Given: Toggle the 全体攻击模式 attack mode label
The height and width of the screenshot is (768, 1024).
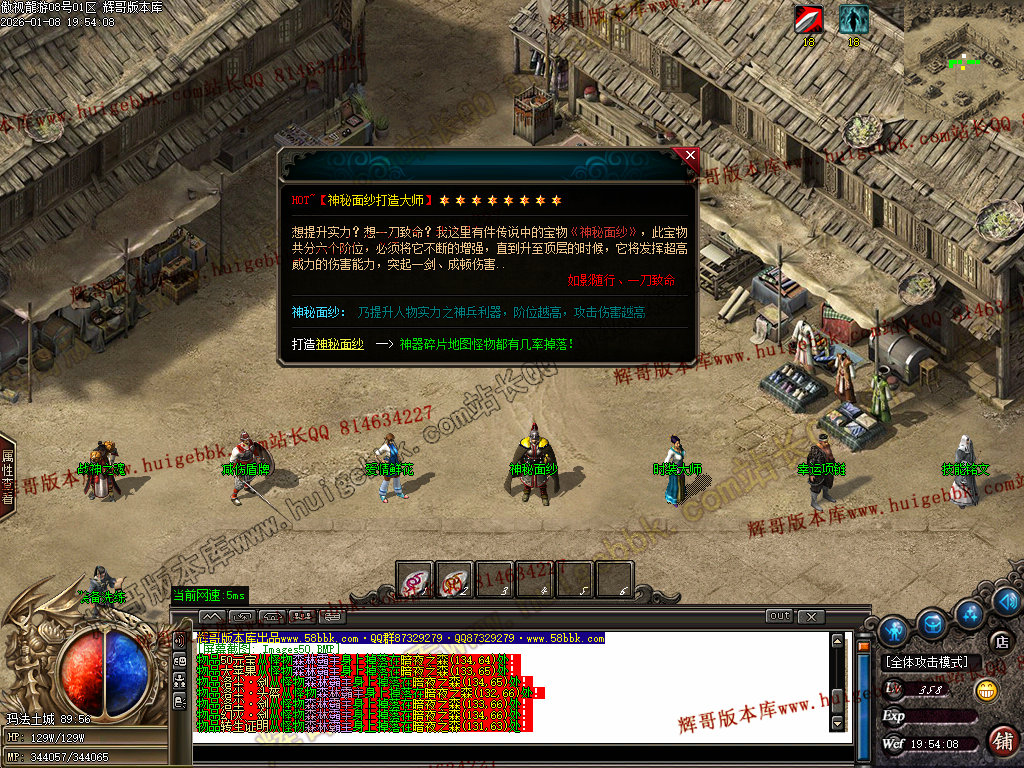Looking at the screenshot, I should [x=927, y=662].
